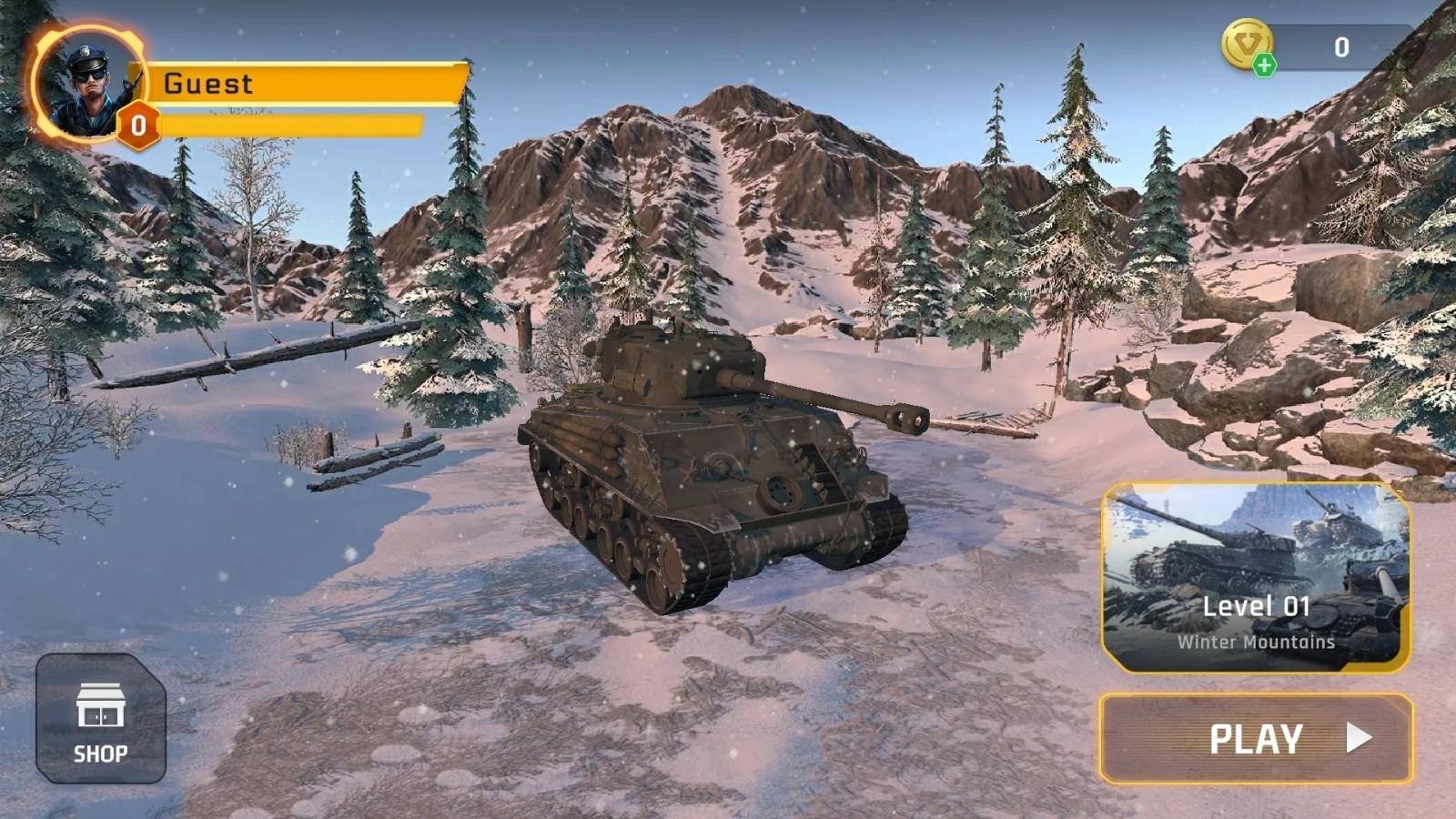Click the storefront icon above SHOP label

pyautogui.click(x=100, y=705)
